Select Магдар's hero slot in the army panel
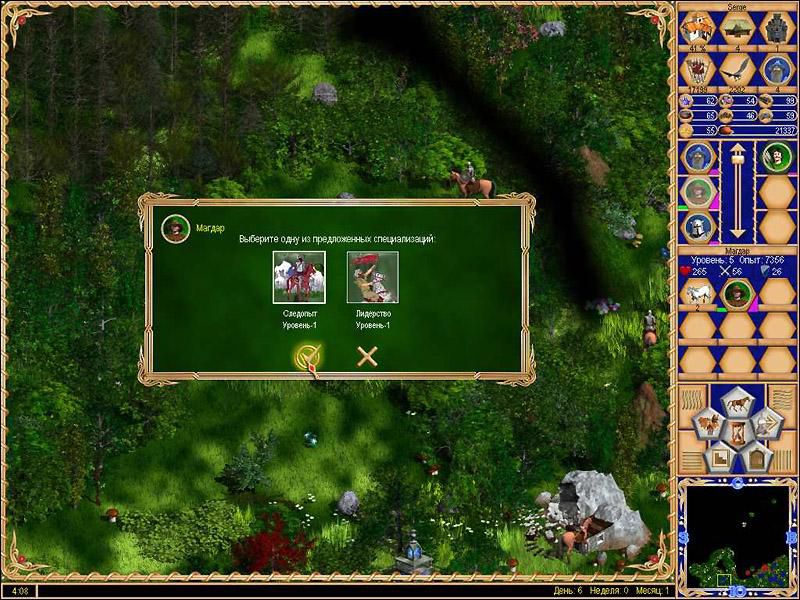The height and width of the screenshot is (600, 800). (x=737, y=293)
